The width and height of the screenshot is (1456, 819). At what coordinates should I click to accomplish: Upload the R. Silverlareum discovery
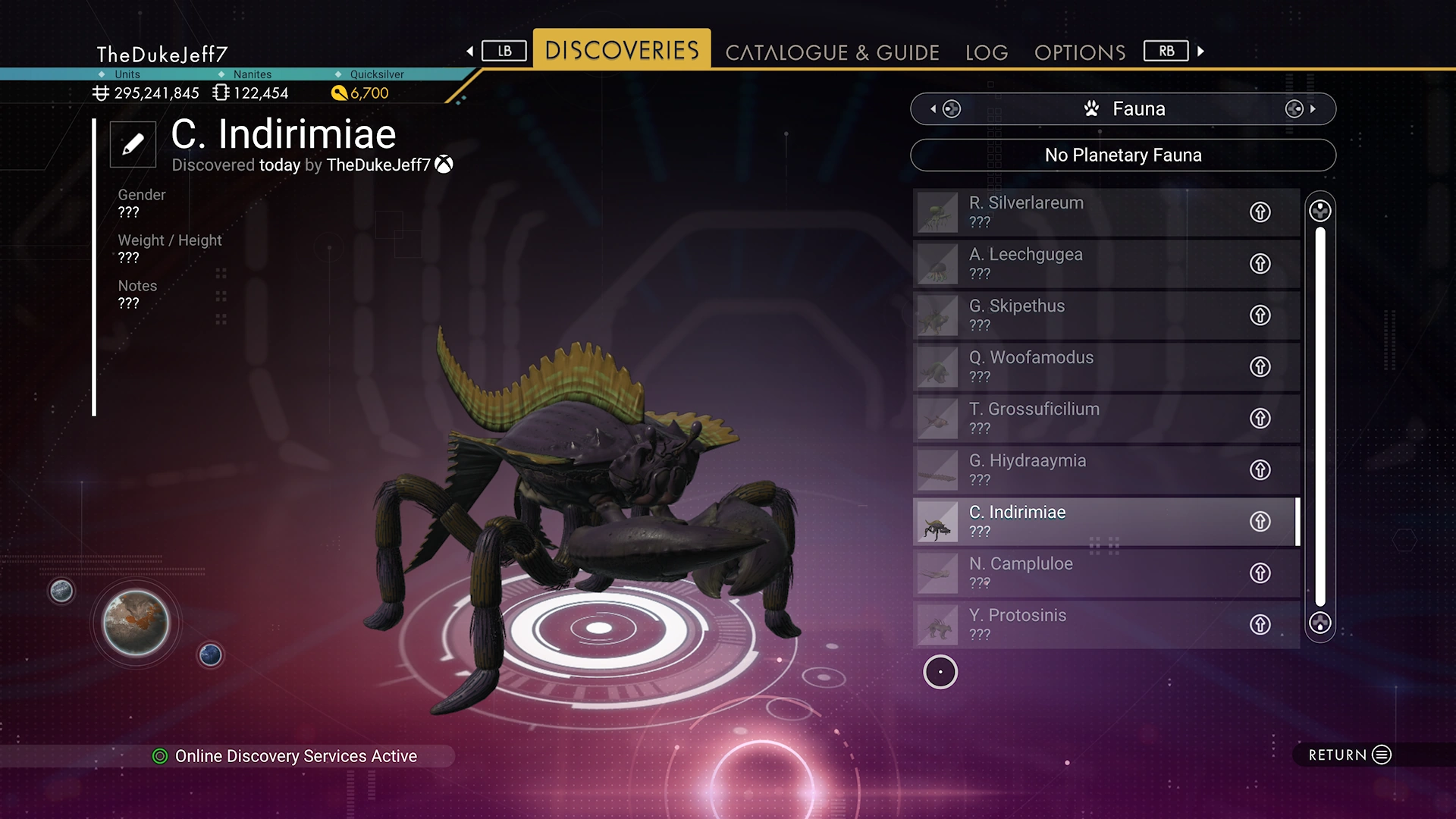1260,212
